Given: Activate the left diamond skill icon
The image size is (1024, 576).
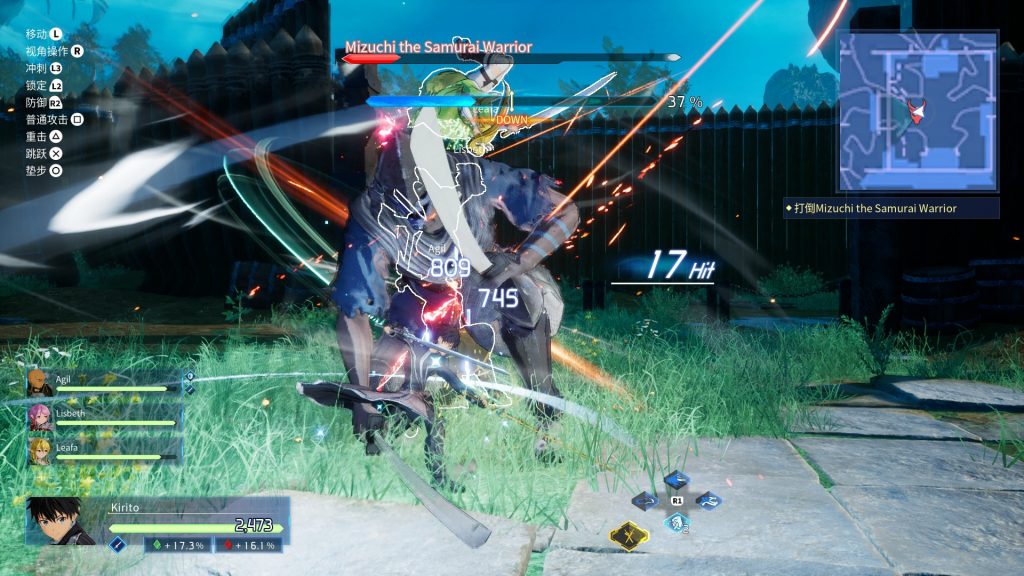Looking at the screenshot, I should point(645,500).
